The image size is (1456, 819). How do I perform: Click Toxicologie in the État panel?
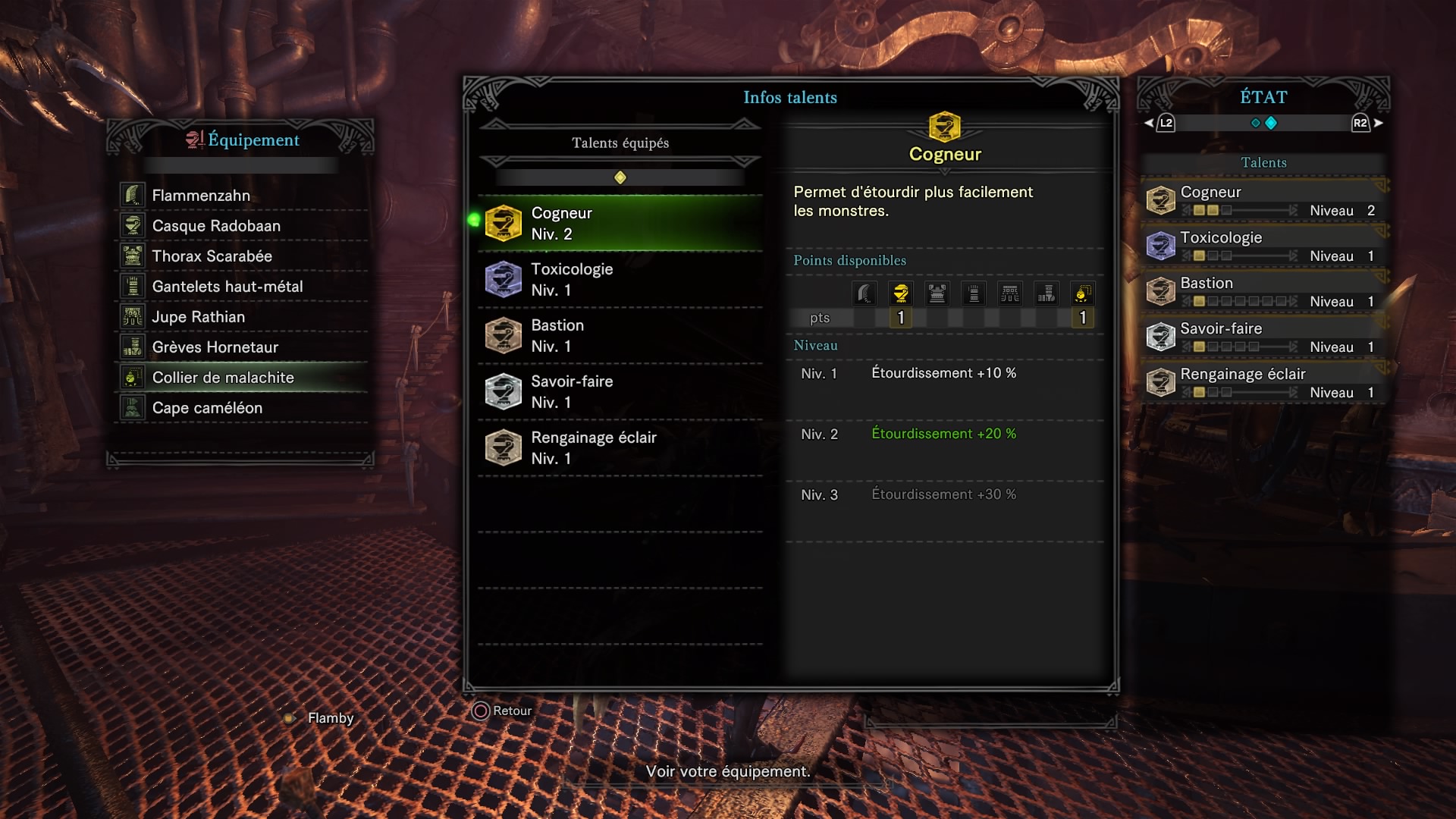(x=1262, y=246)
